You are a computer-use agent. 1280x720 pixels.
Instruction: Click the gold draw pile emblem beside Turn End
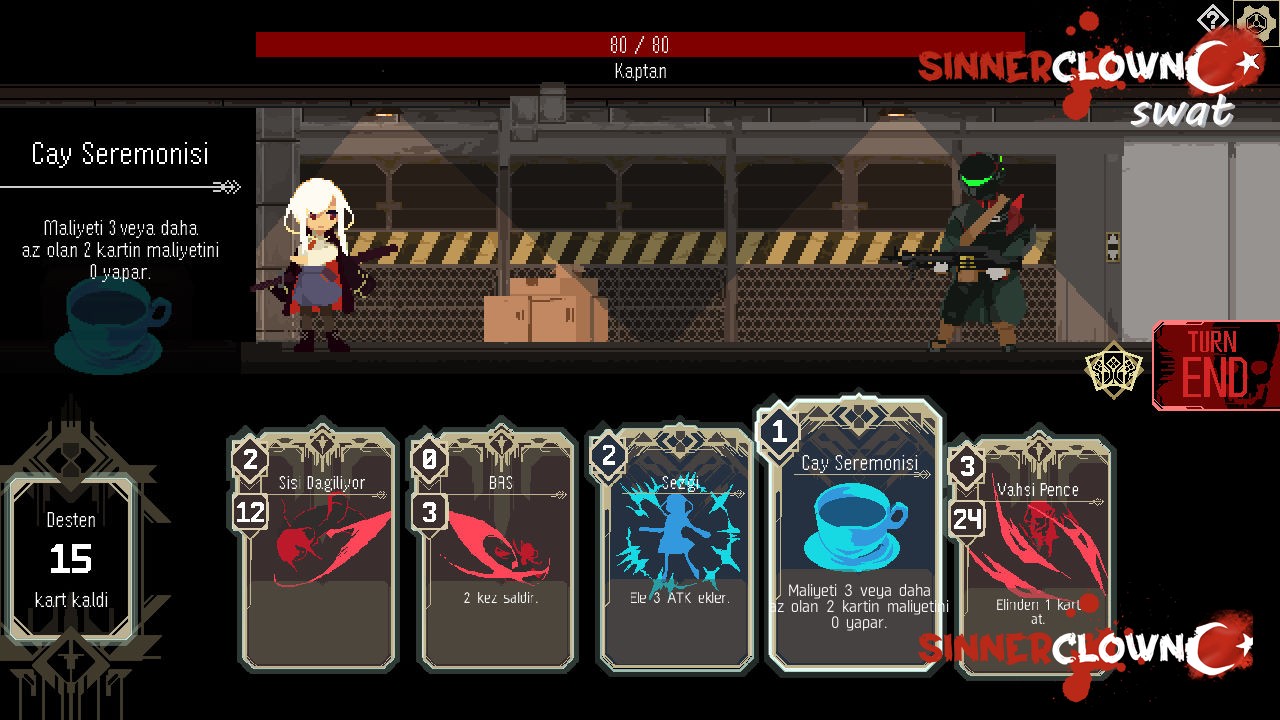tap(1116, 368)
